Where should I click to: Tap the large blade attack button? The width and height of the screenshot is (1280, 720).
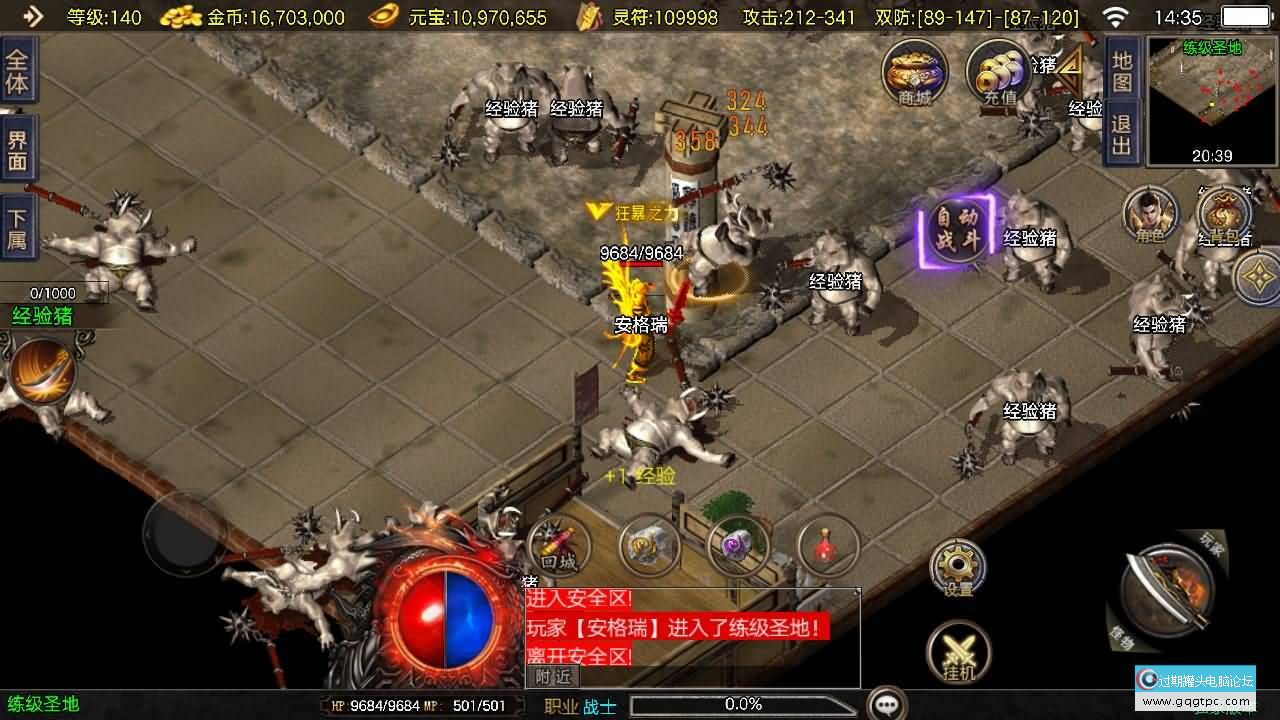click(1163, 590)
